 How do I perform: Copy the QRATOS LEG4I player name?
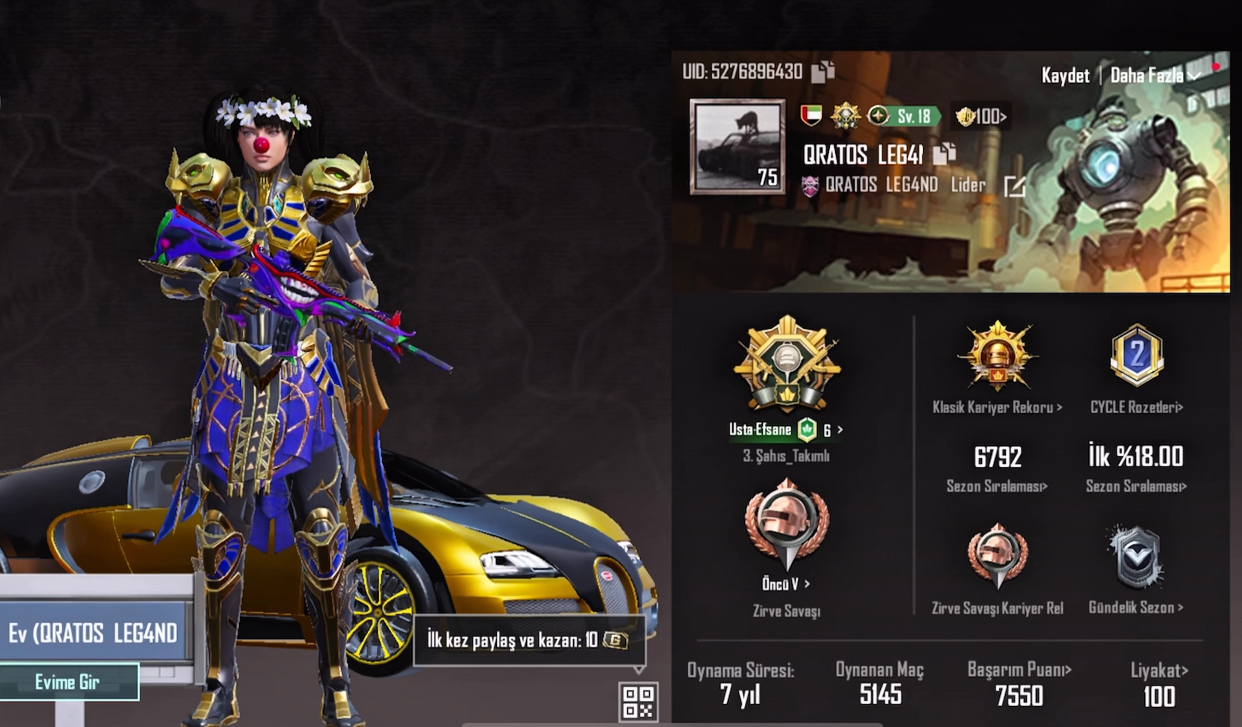[944, 154]
